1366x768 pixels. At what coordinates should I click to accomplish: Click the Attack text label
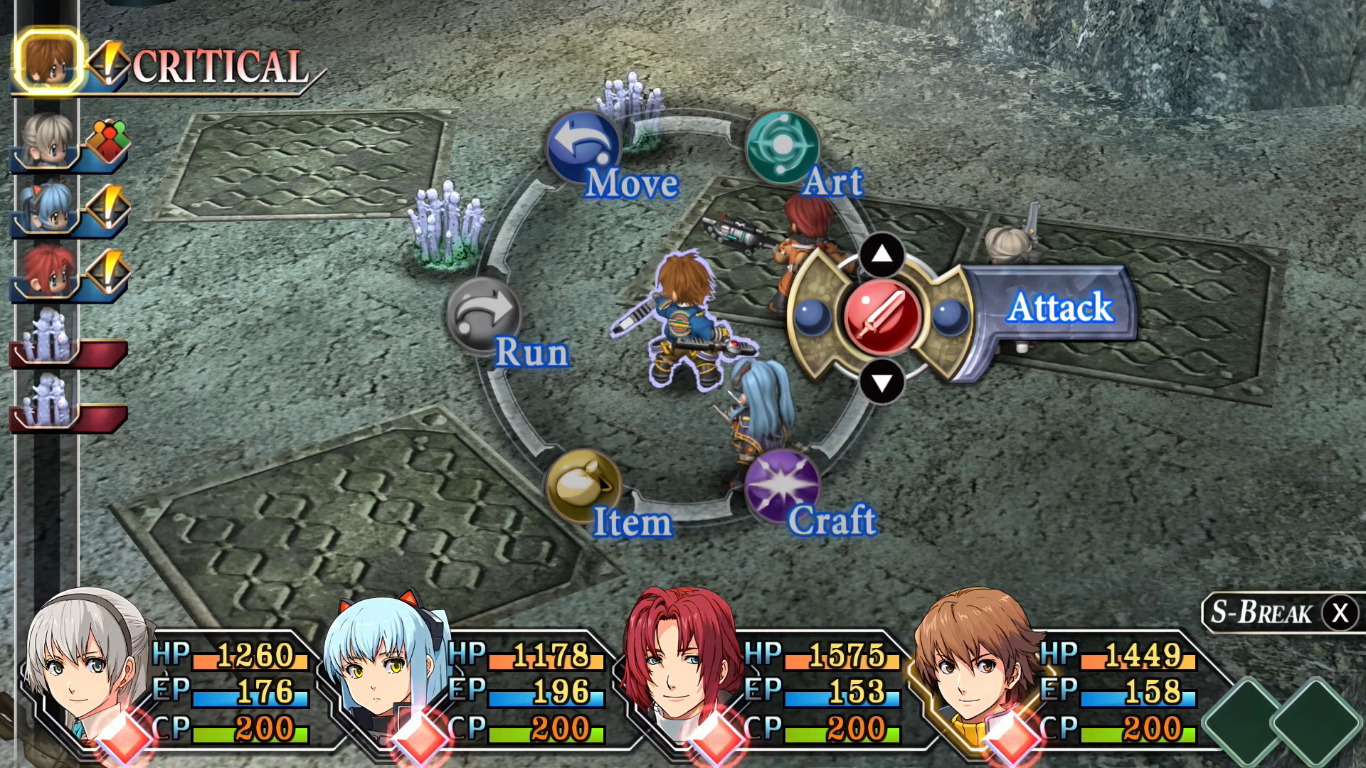1062,308
